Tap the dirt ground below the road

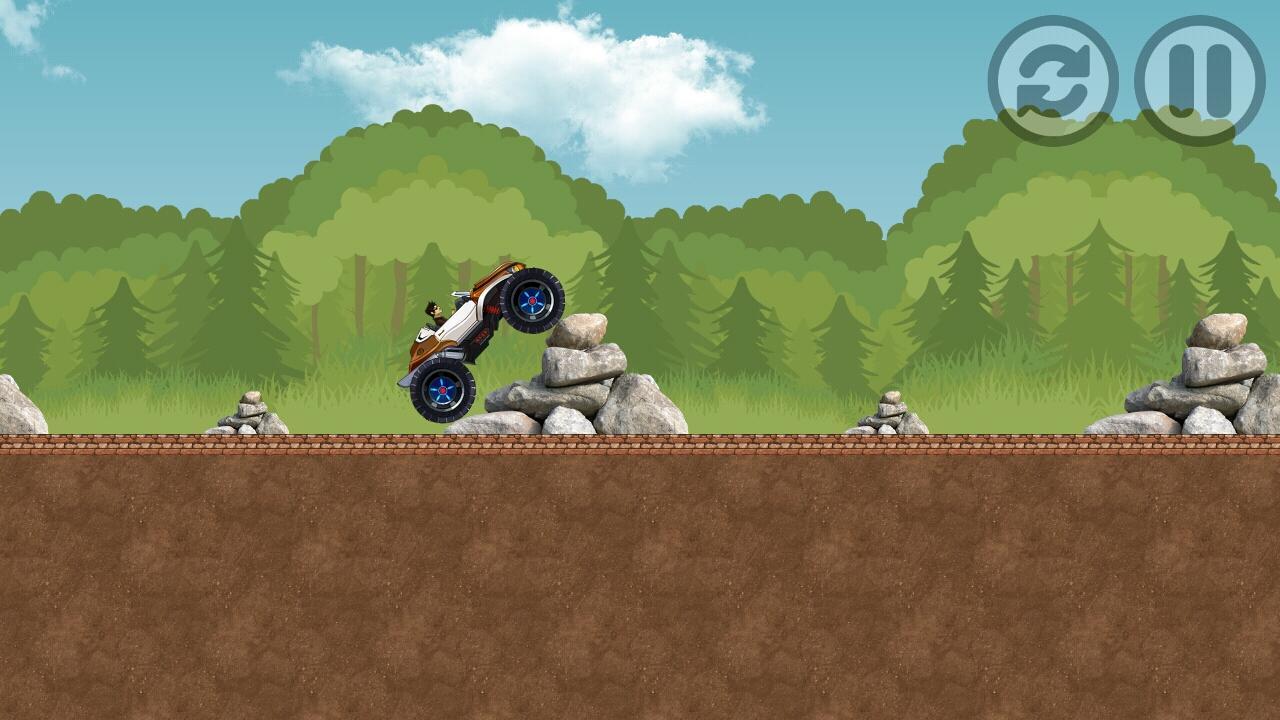click(640, 580)
